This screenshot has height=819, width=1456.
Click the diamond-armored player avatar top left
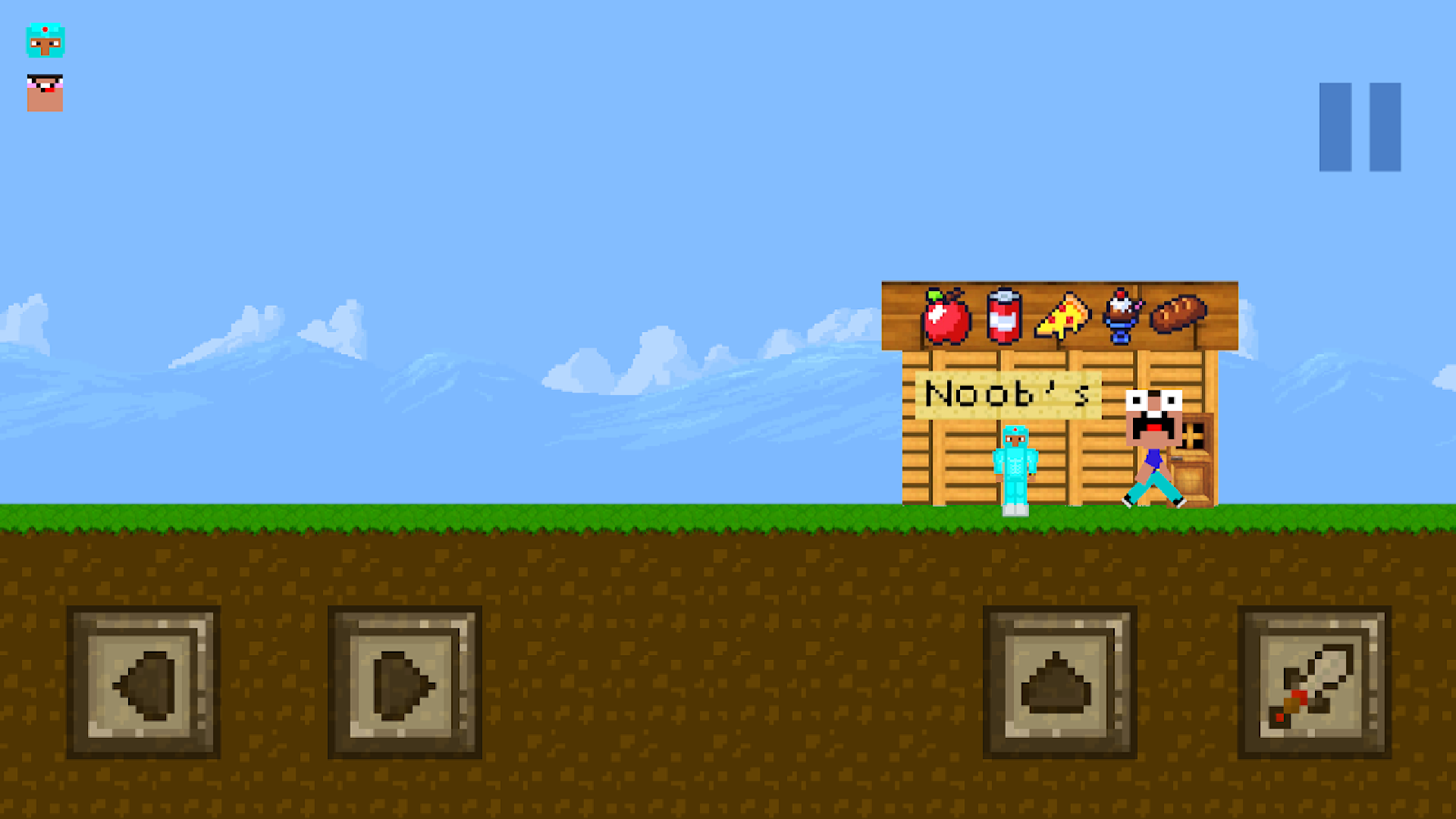click(45, 42)
